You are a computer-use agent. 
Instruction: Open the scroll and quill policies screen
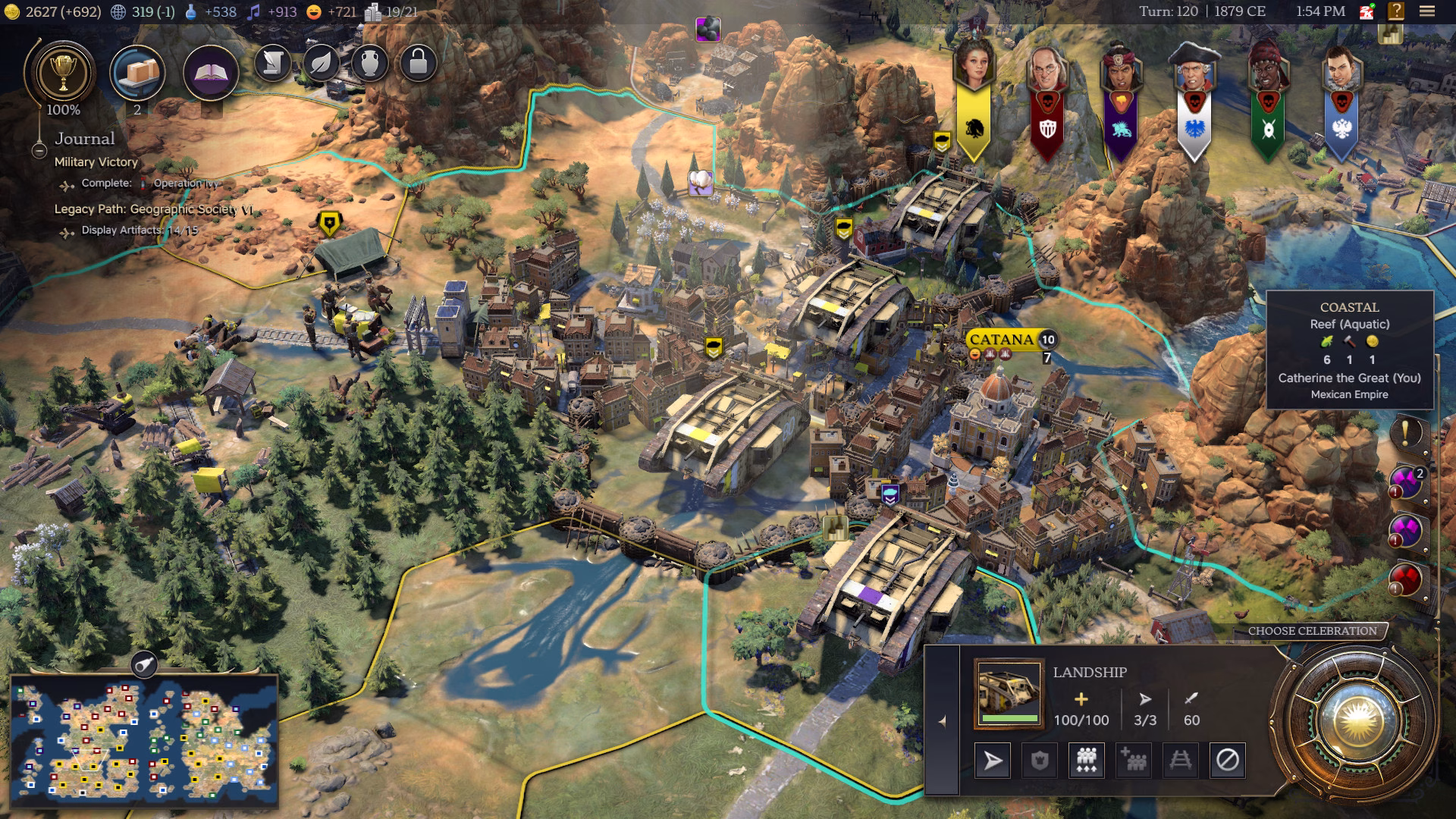(272, 63)
